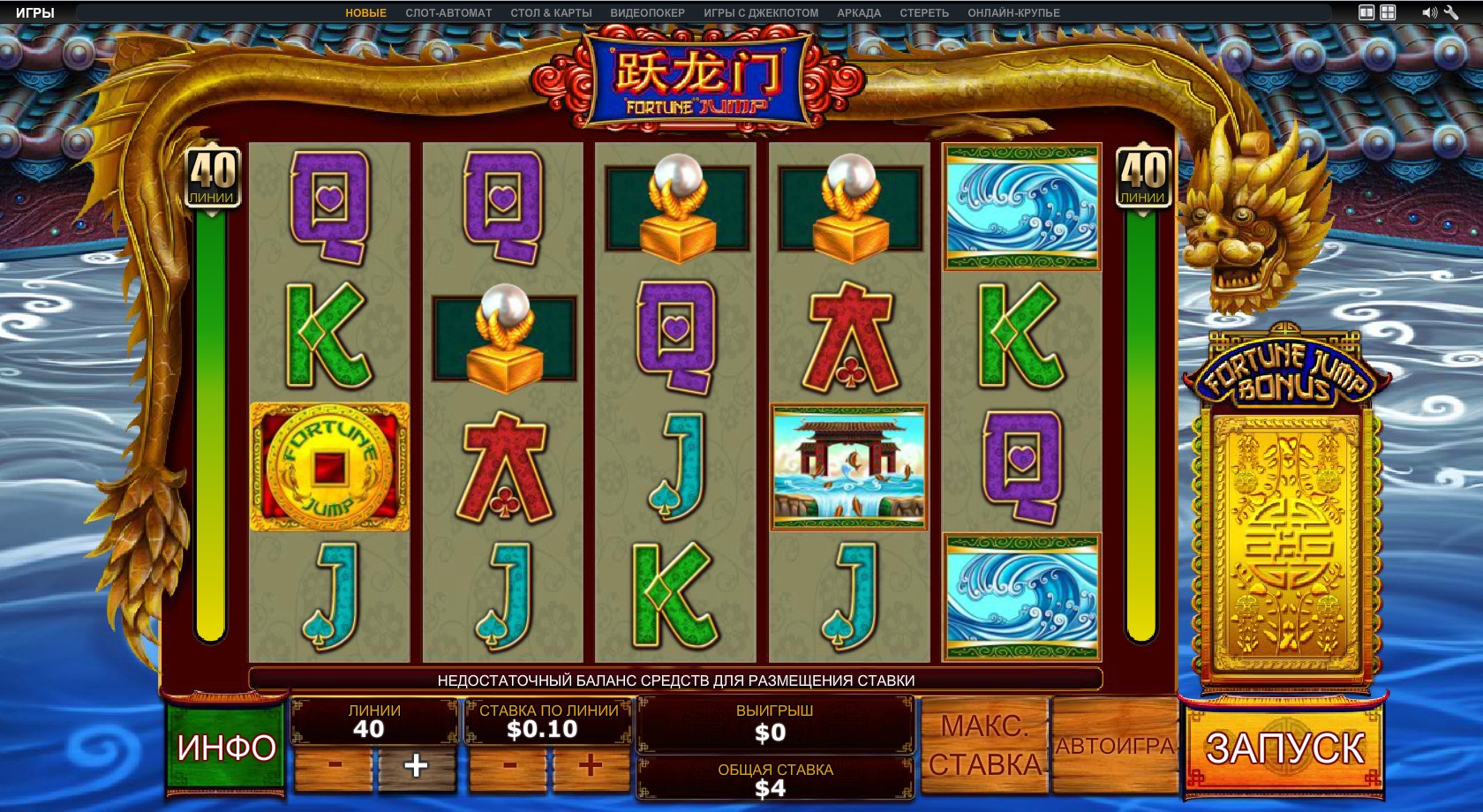
Task: Choose the СТЕРЕТЬ category
Action: (924, 13)
